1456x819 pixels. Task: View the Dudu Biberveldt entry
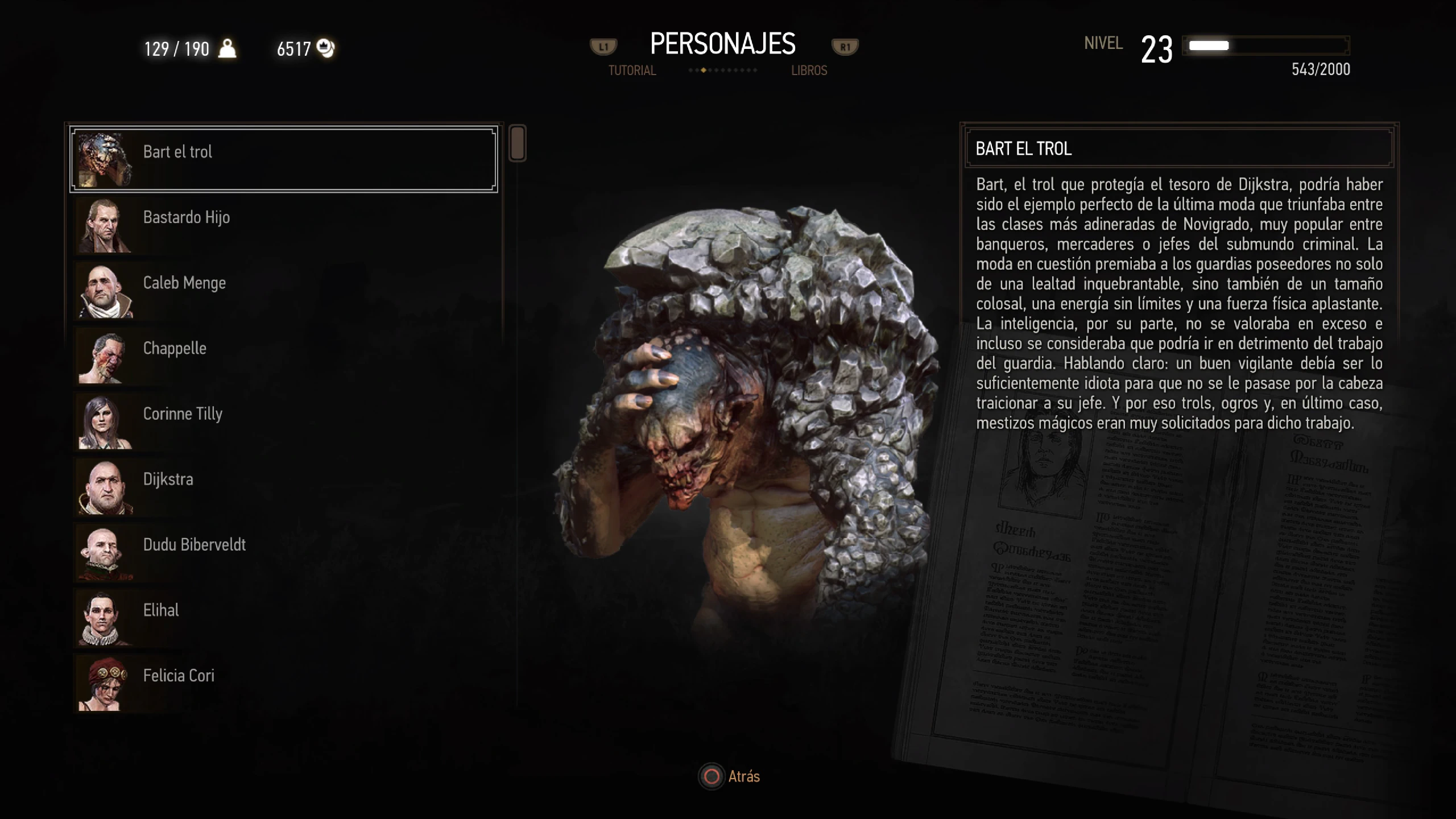pyautogui.click(x=283, y=552)
